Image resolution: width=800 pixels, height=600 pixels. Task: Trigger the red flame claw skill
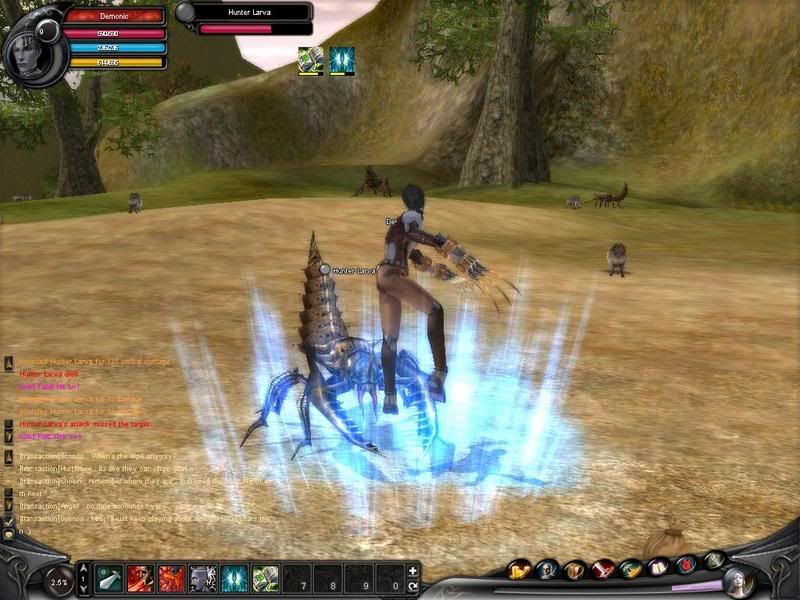coord(172,578)
